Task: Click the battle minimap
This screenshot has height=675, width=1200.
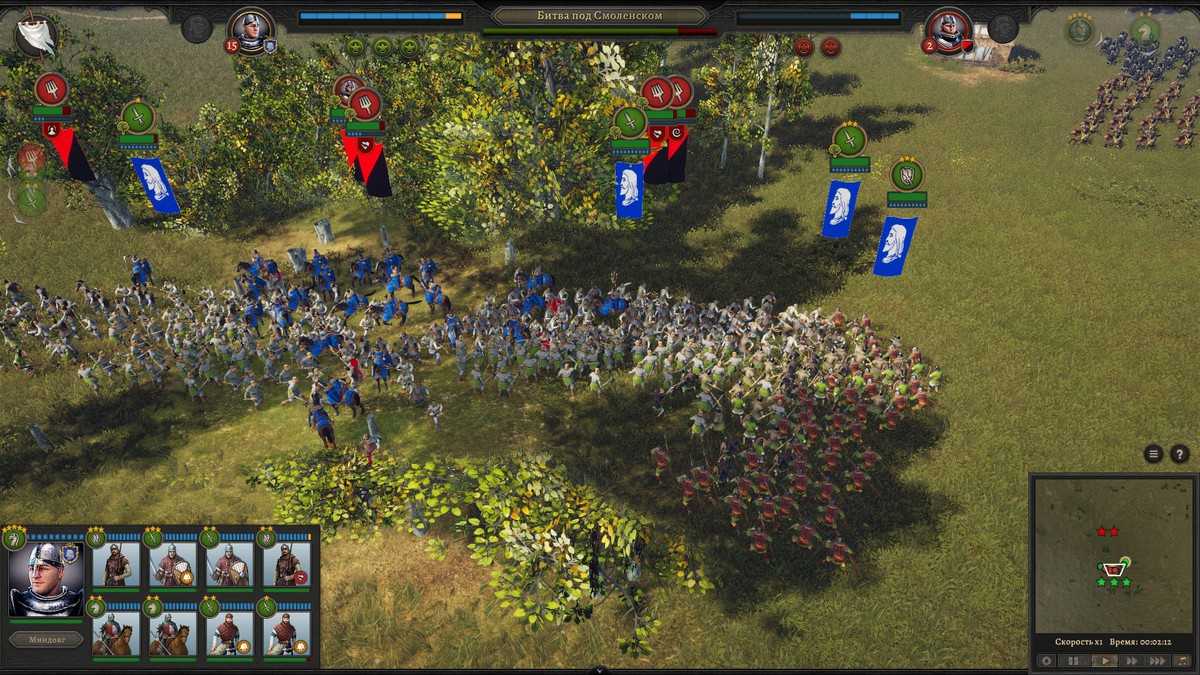Action: tap(1113, 555)
